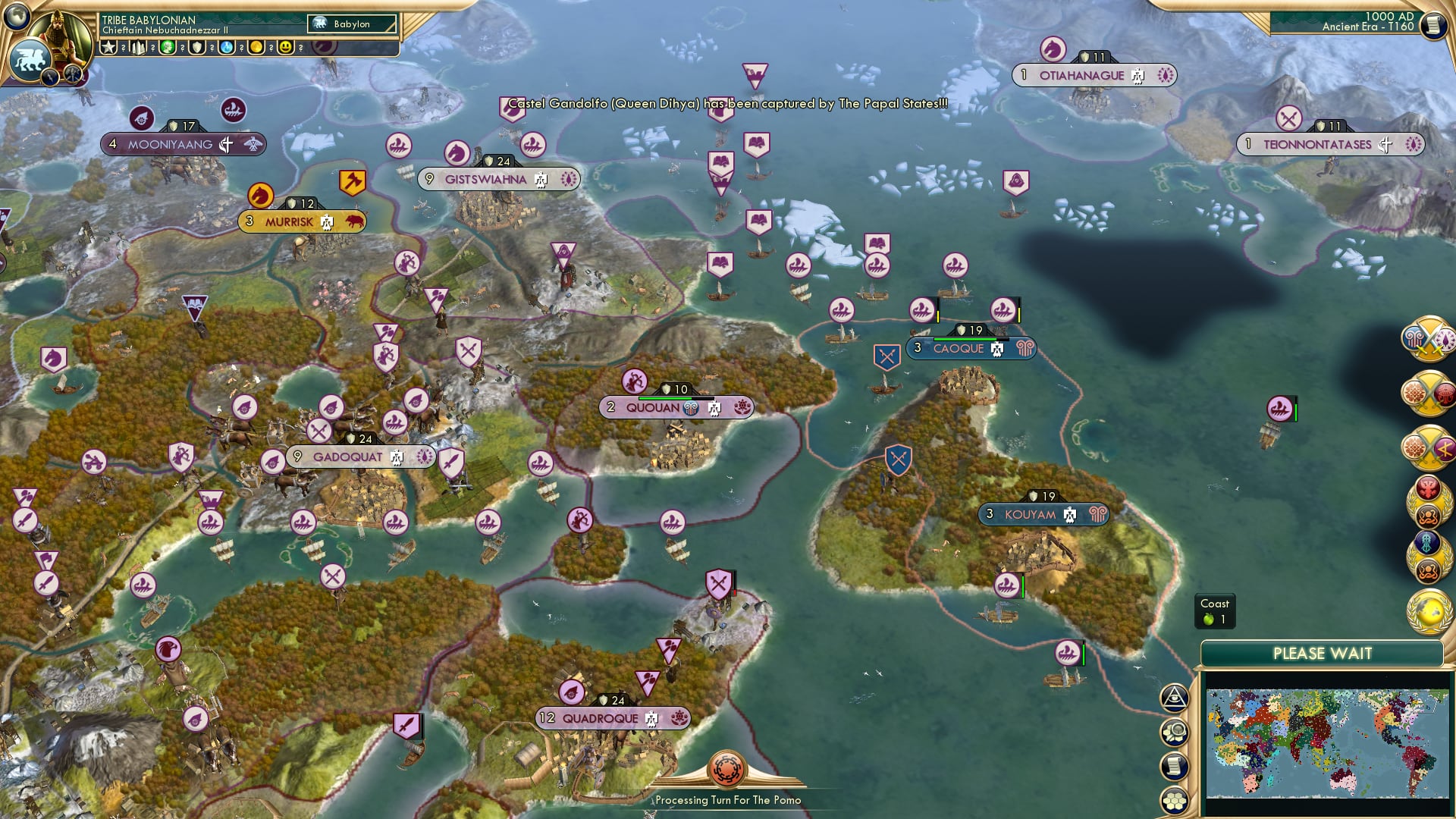Click the gold coin icon in the resource bar

click(x=256, y=47)
